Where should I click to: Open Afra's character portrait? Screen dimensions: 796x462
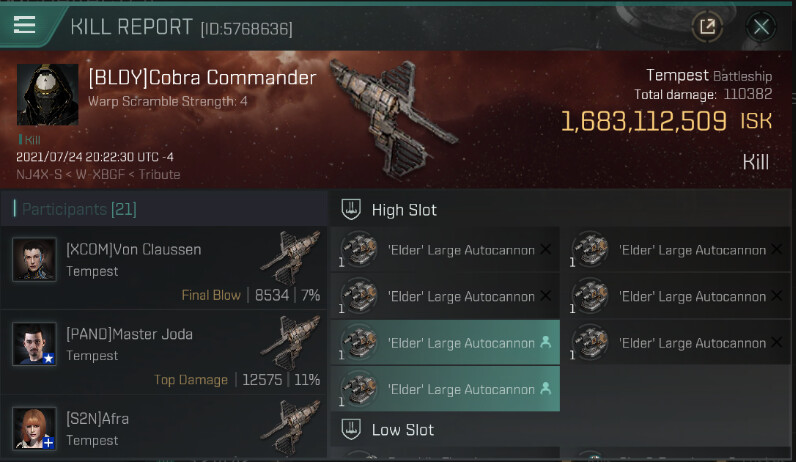point(34,428)
